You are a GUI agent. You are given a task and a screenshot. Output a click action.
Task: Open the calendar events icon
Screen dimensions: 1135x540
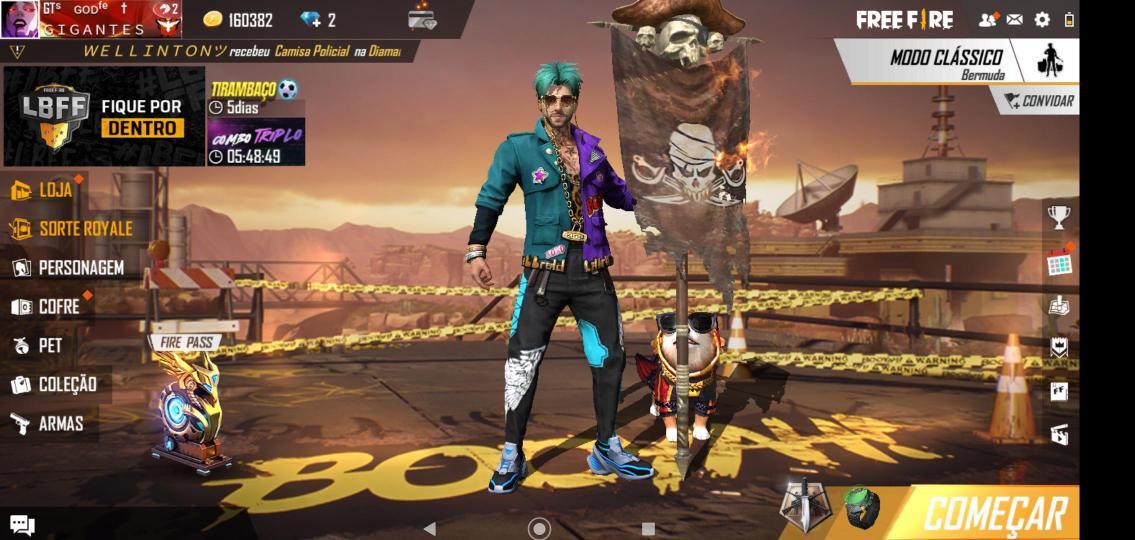pos(1059,264)
